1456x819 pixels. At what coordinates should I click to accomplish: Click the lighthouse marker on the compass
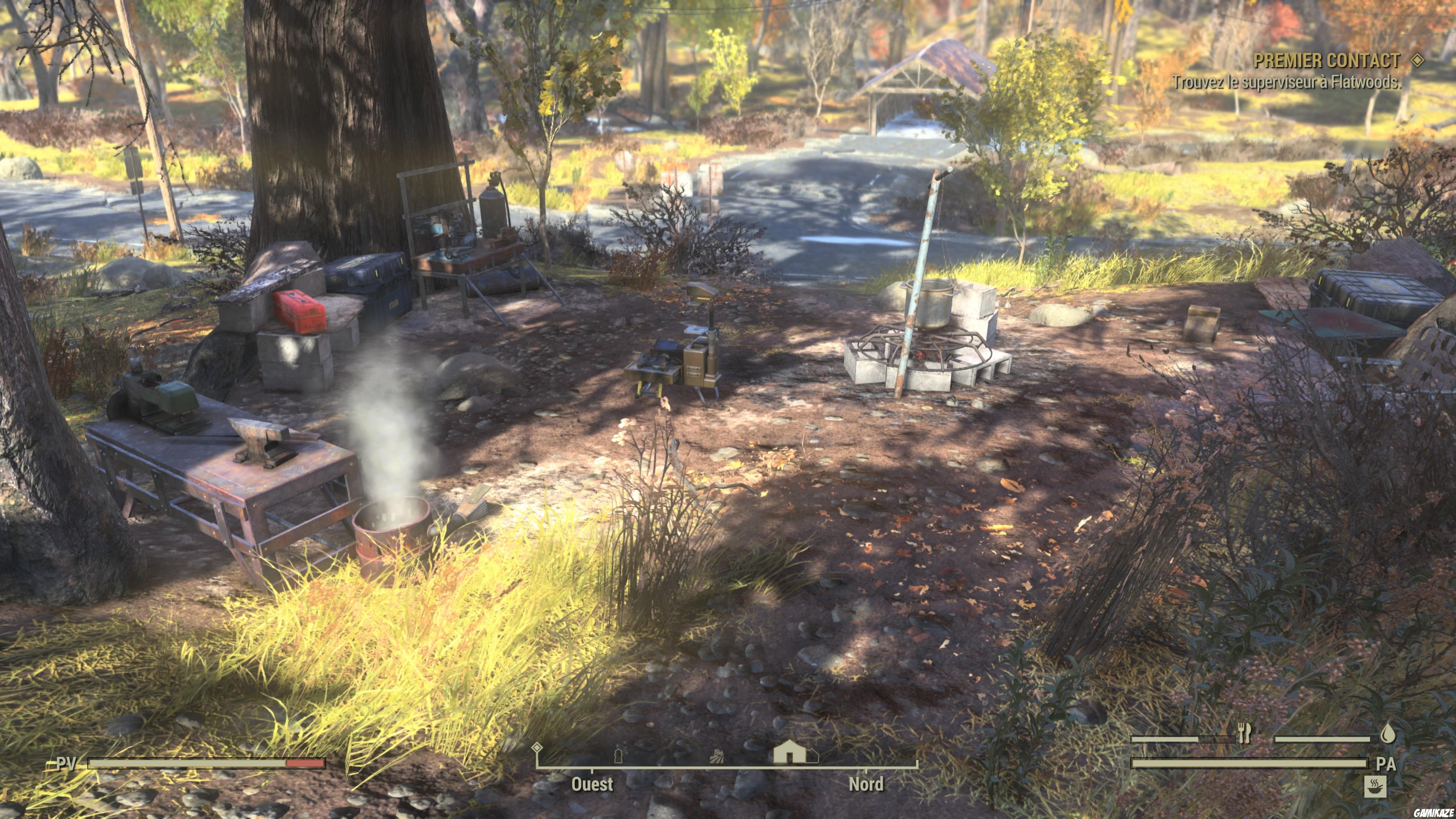click(619, 756)
